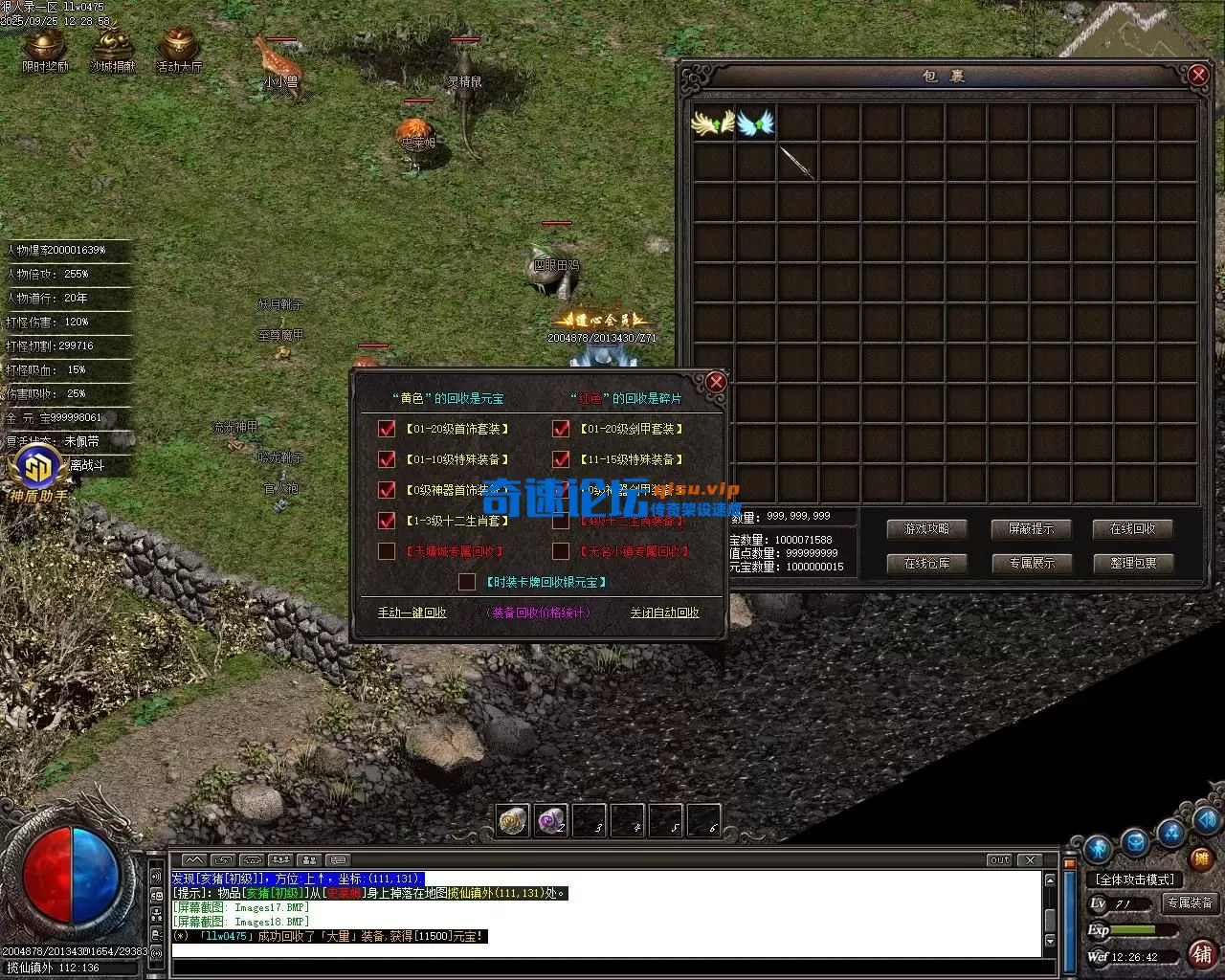Open 装备回收价格统计 price statistics

coord(539,612)
